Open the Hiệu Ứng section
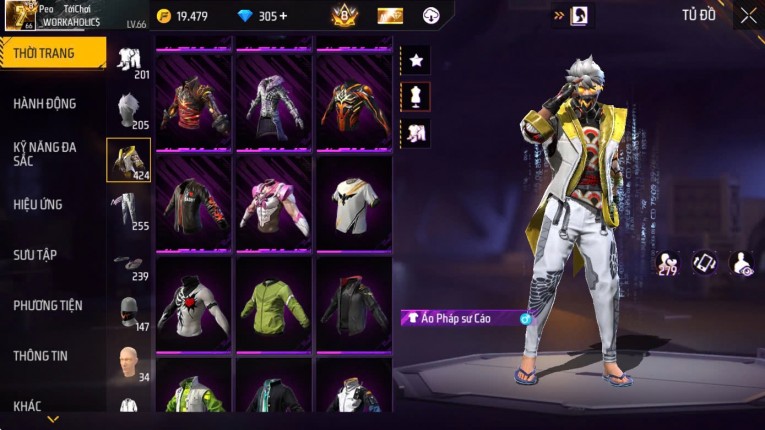Image resolution: width=765 pixels, height=430 pixels. point(38,205)
